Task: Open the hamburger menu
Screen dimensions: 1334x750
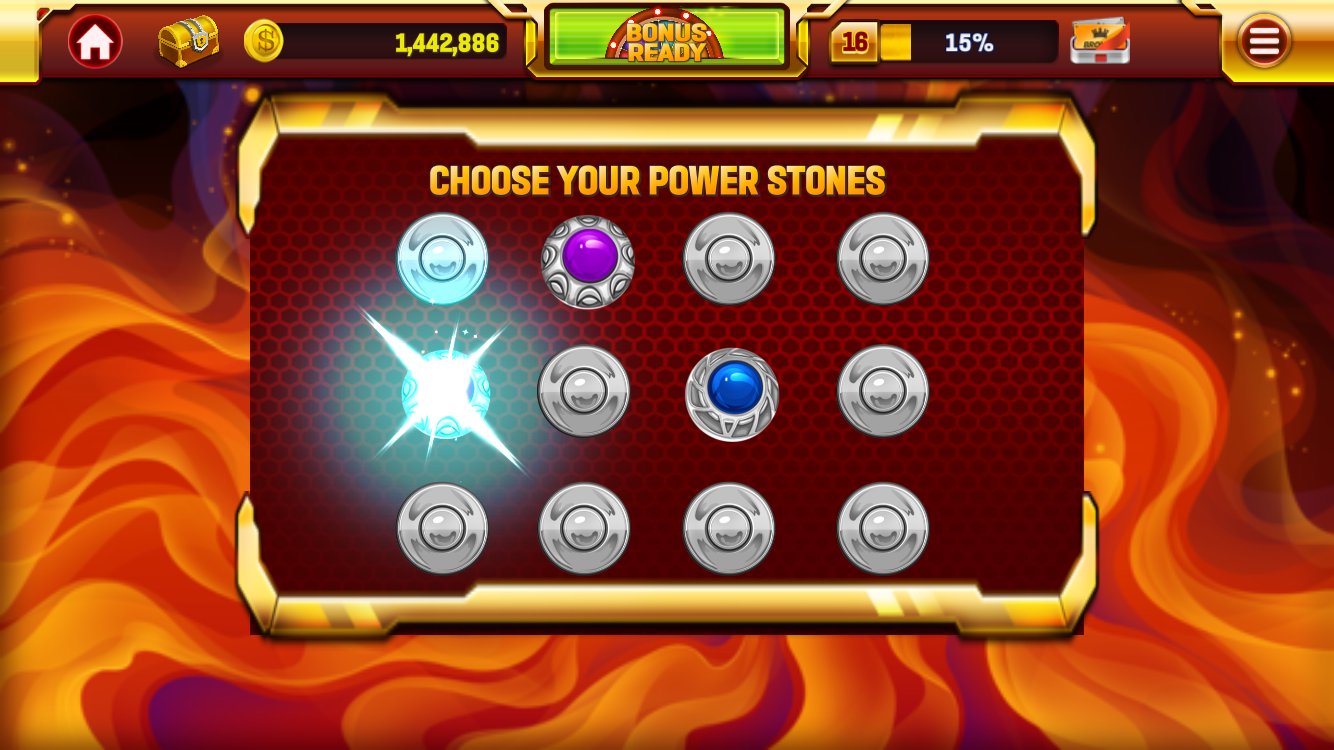Action: tap(1264, 41)
